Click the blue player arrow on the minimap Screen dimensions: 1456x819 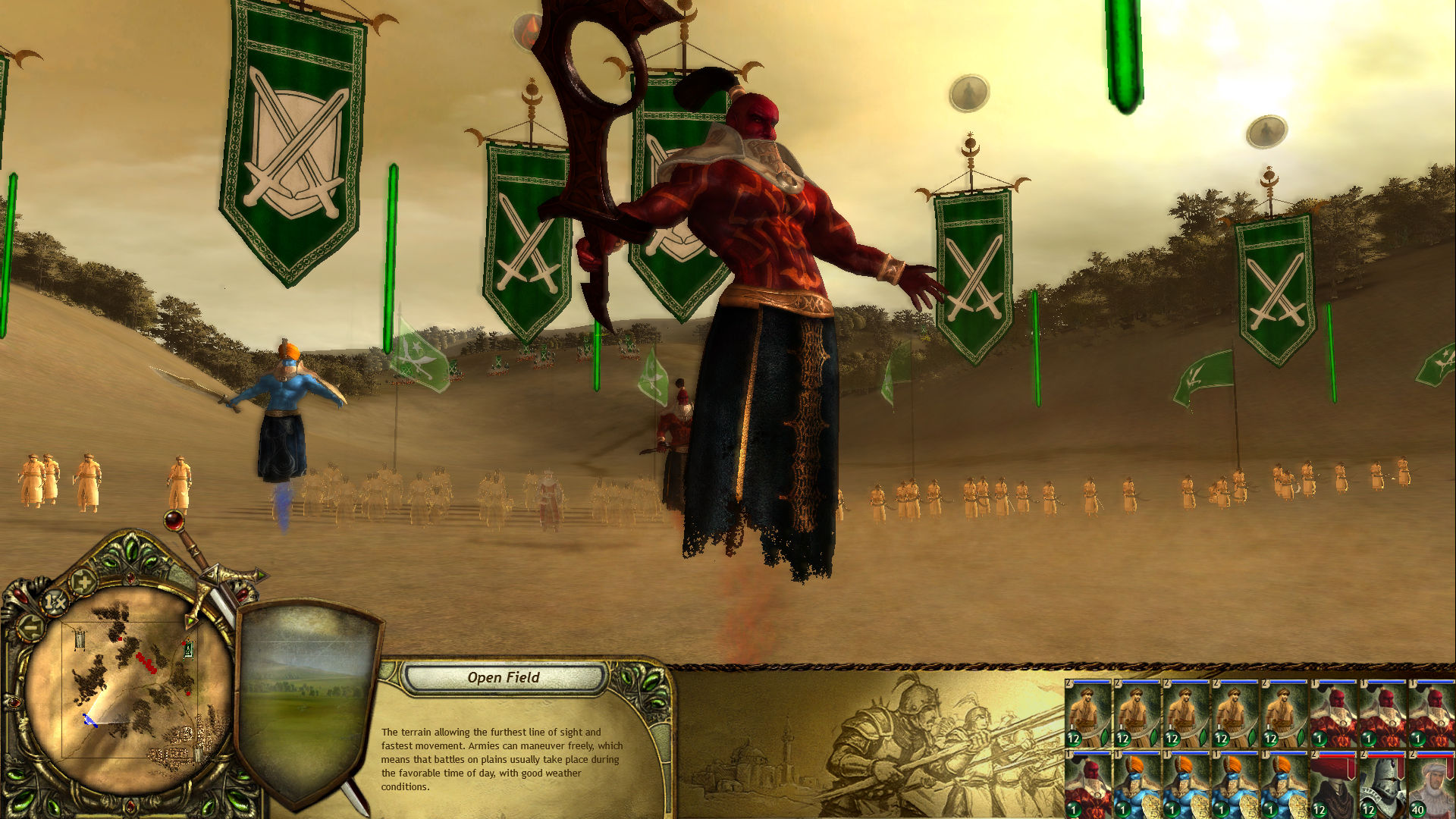pos(89,720)
